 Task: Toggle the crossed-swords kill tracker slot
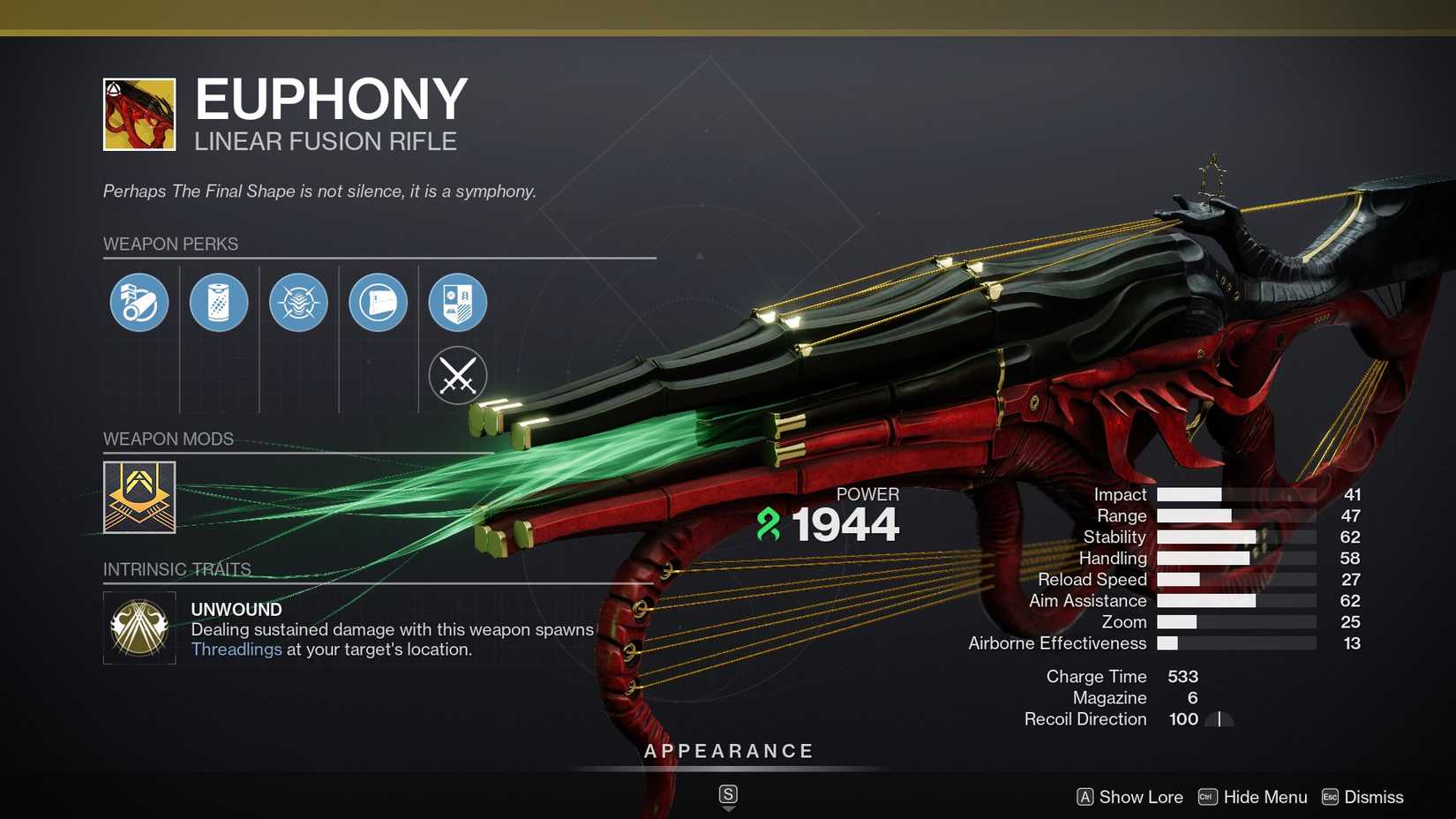pos(457,375)
